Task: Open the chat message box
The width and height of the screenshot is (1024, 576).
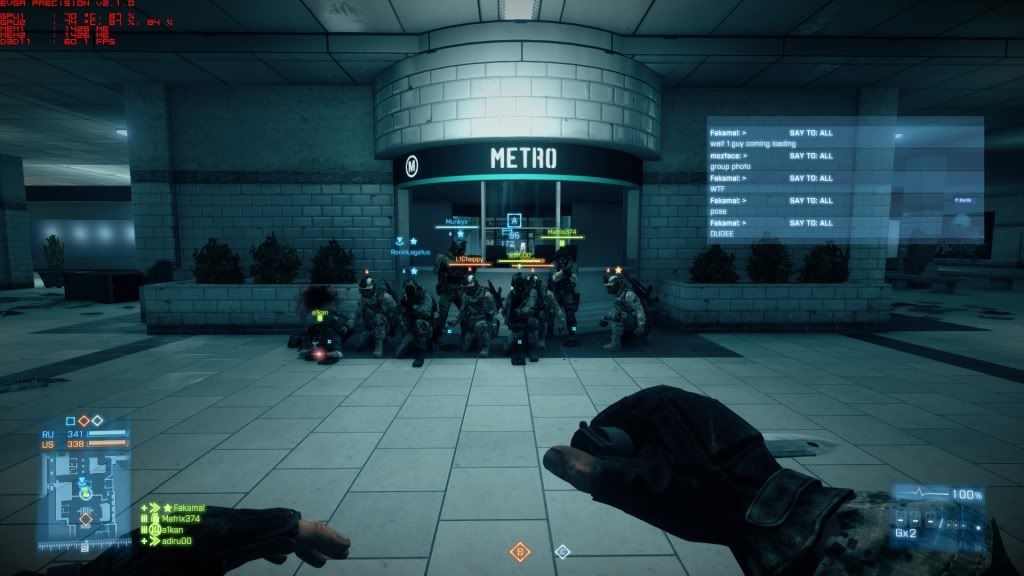Action: coord(845,177)
